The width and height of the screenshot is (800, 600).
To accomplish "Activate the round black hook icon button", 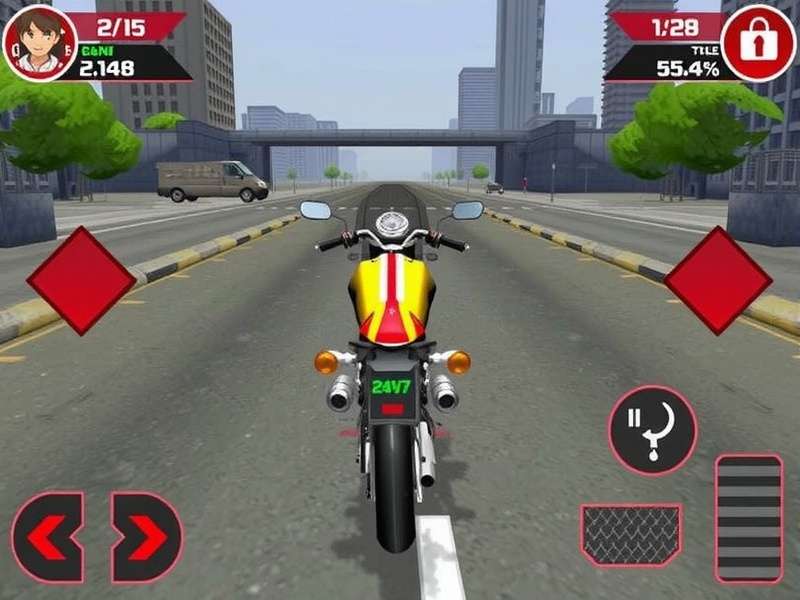I will (652, 431).
